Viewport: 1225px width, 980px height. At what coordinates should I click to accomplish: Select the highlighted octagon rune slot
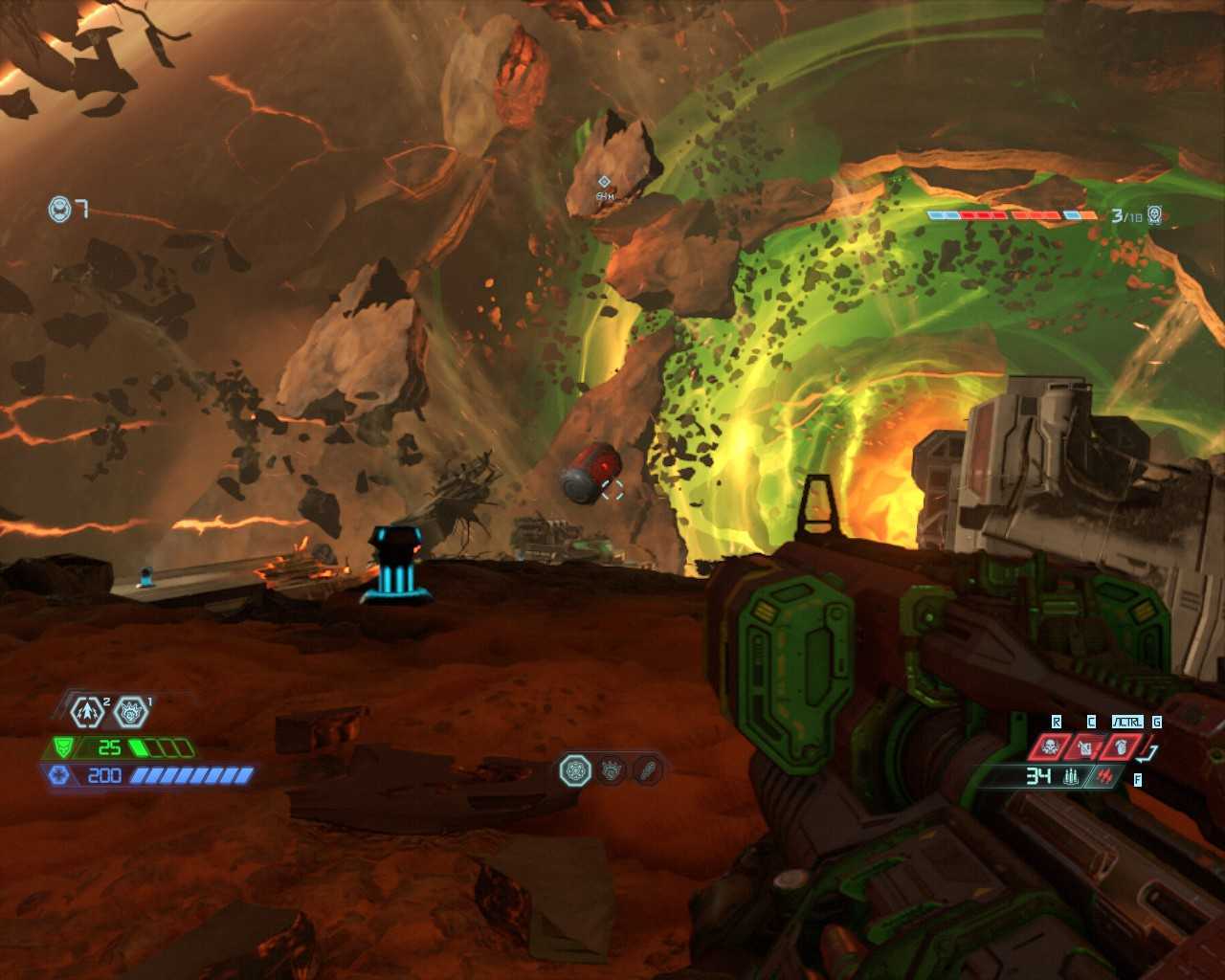575,770
